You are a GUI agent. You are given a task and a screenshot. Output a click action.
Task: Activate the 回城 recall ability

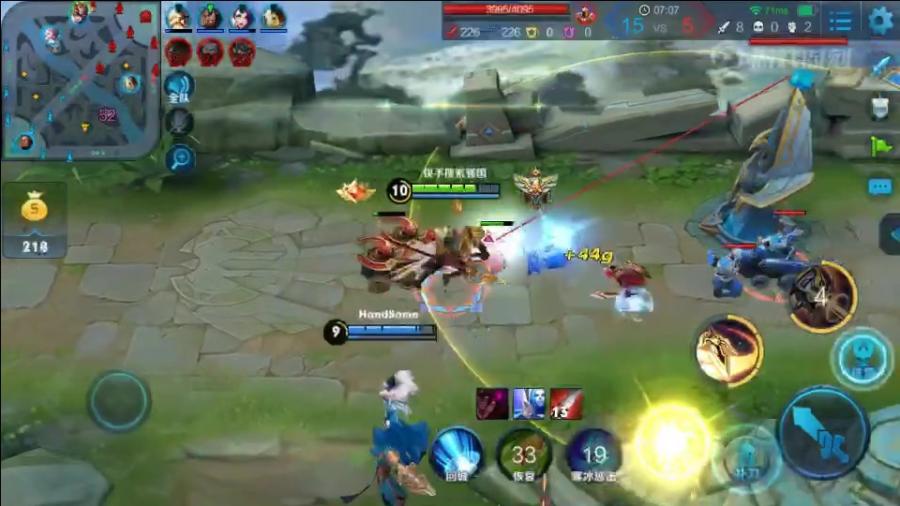point(458,453)
